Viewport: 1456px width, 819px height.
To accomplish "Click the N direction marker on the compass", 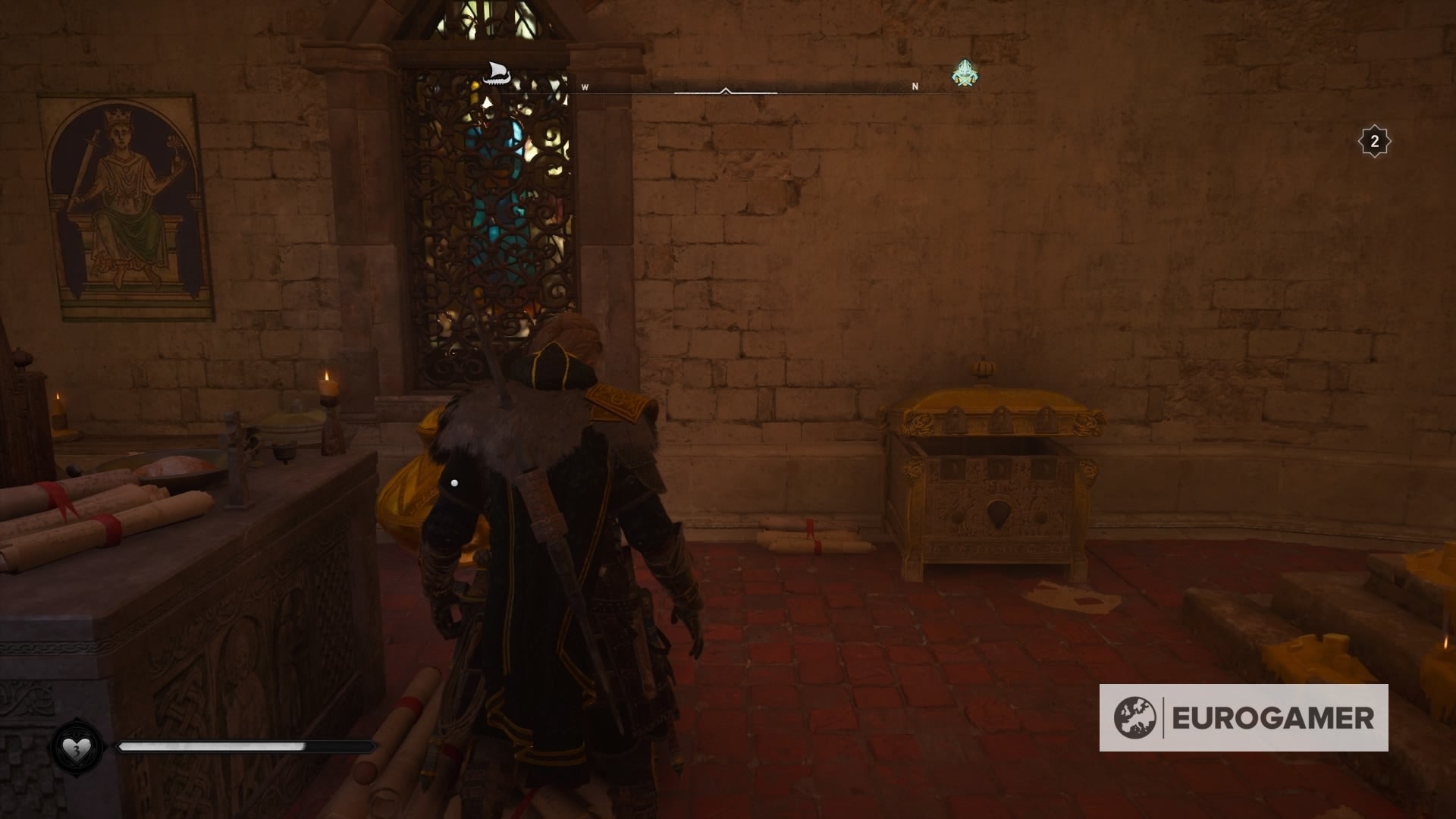I will (915, 87).
